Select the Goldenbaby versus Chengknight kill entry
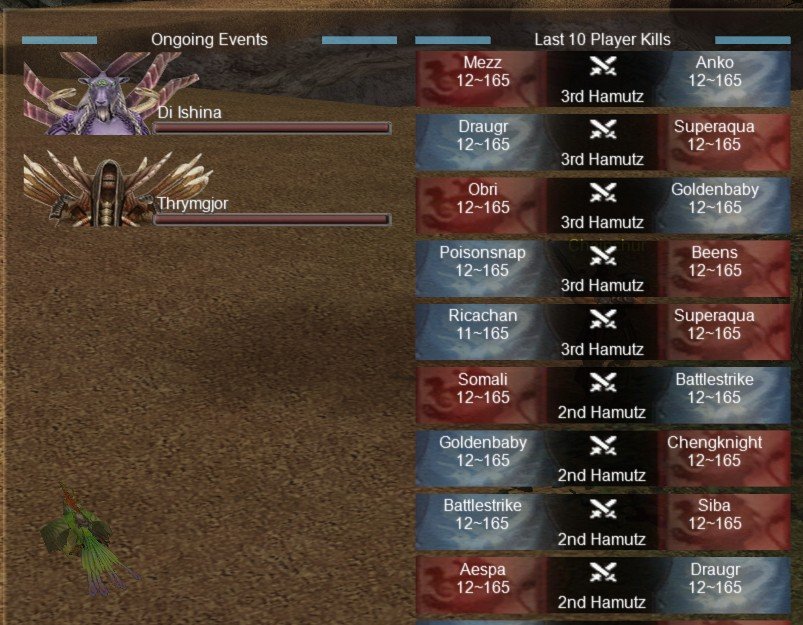803x625 pixels. (x=602, y=459)
